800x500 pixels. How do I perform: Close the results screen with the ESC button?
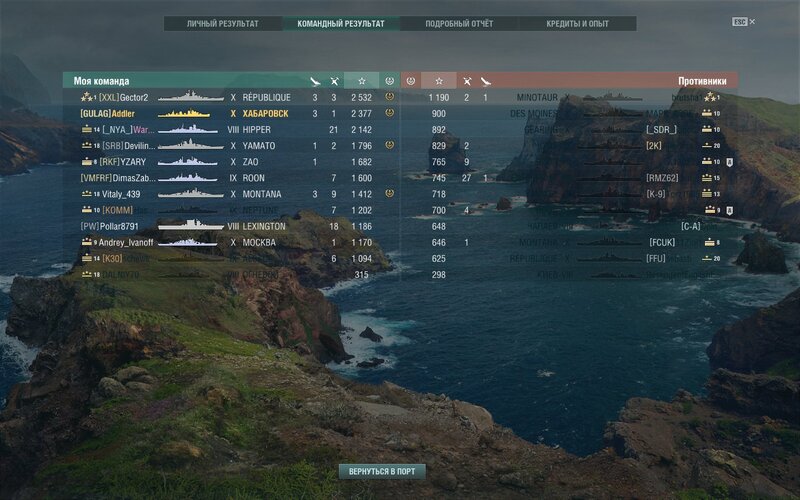[739, 21]
